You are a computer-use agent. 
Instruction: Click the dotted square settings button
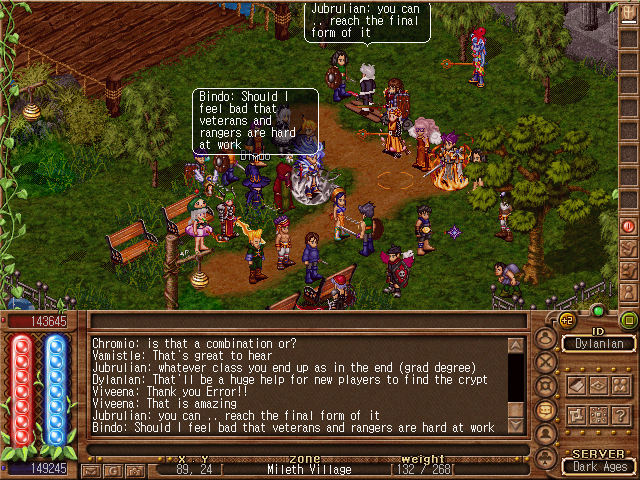point(599,414)
